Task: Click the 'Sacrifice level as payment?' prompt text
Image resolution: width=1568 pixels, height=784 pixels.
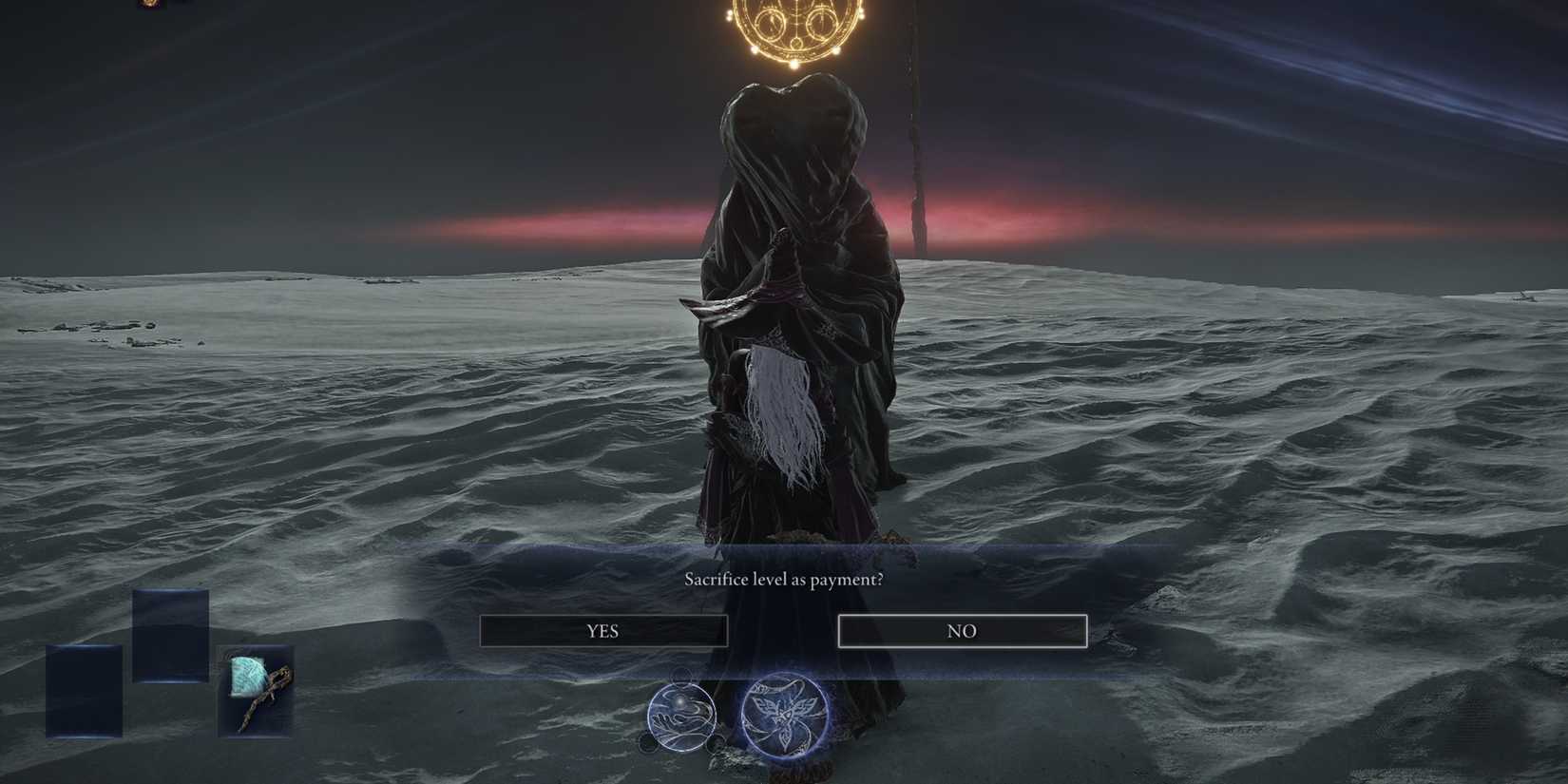Action: click(x=783, y=578)
